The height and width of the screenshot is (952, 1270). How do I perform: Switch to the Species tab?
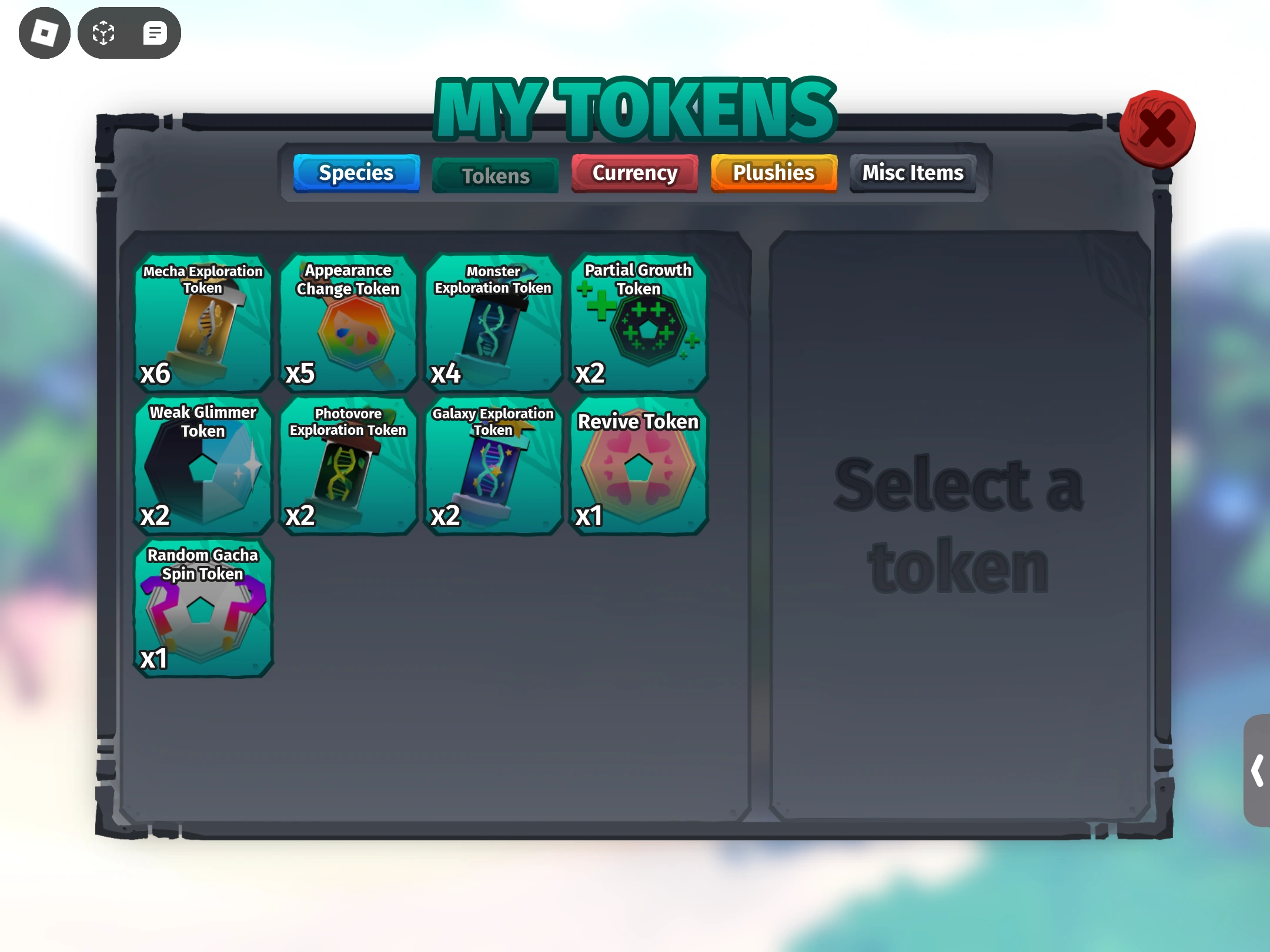click(356, 173)
